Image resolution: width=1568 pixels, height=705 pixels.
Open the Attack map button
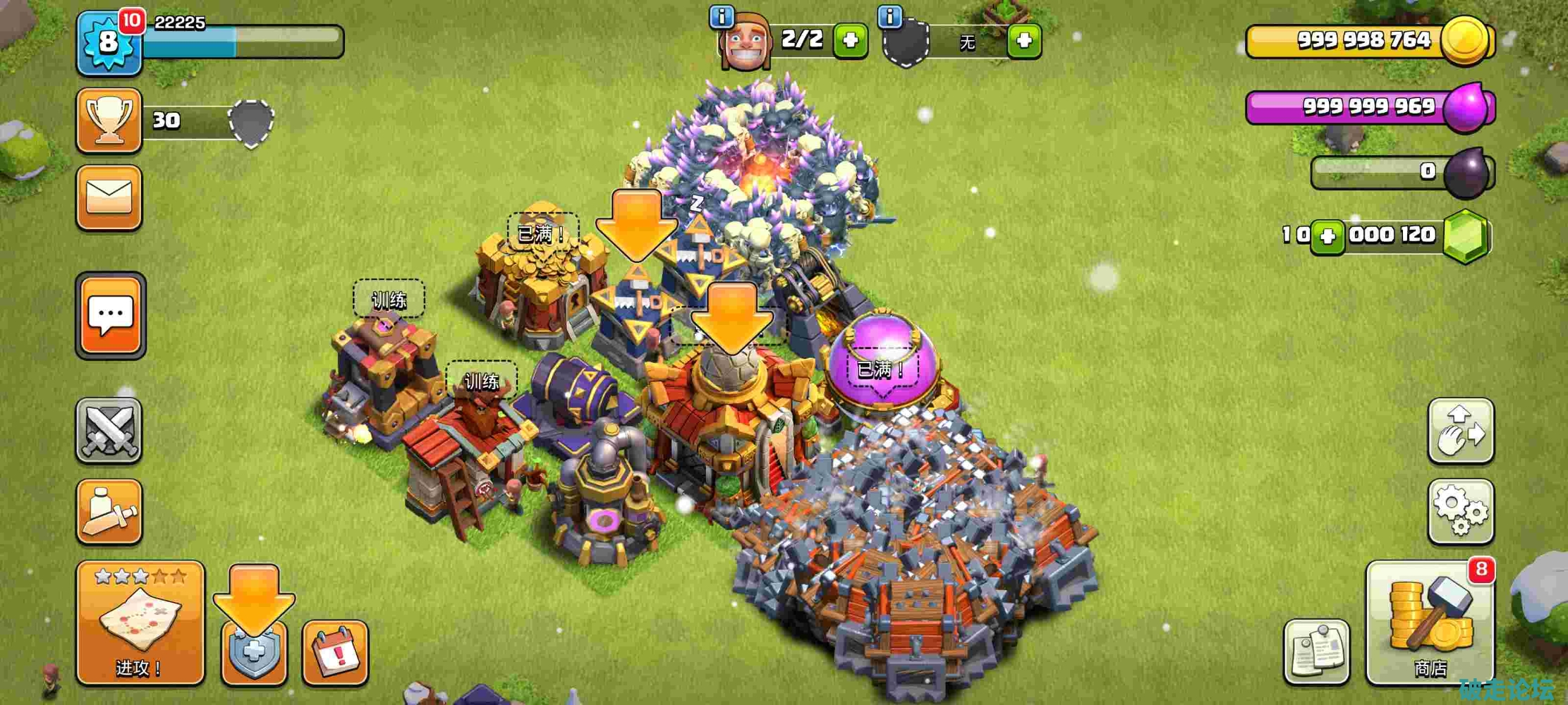coord(140,623)
